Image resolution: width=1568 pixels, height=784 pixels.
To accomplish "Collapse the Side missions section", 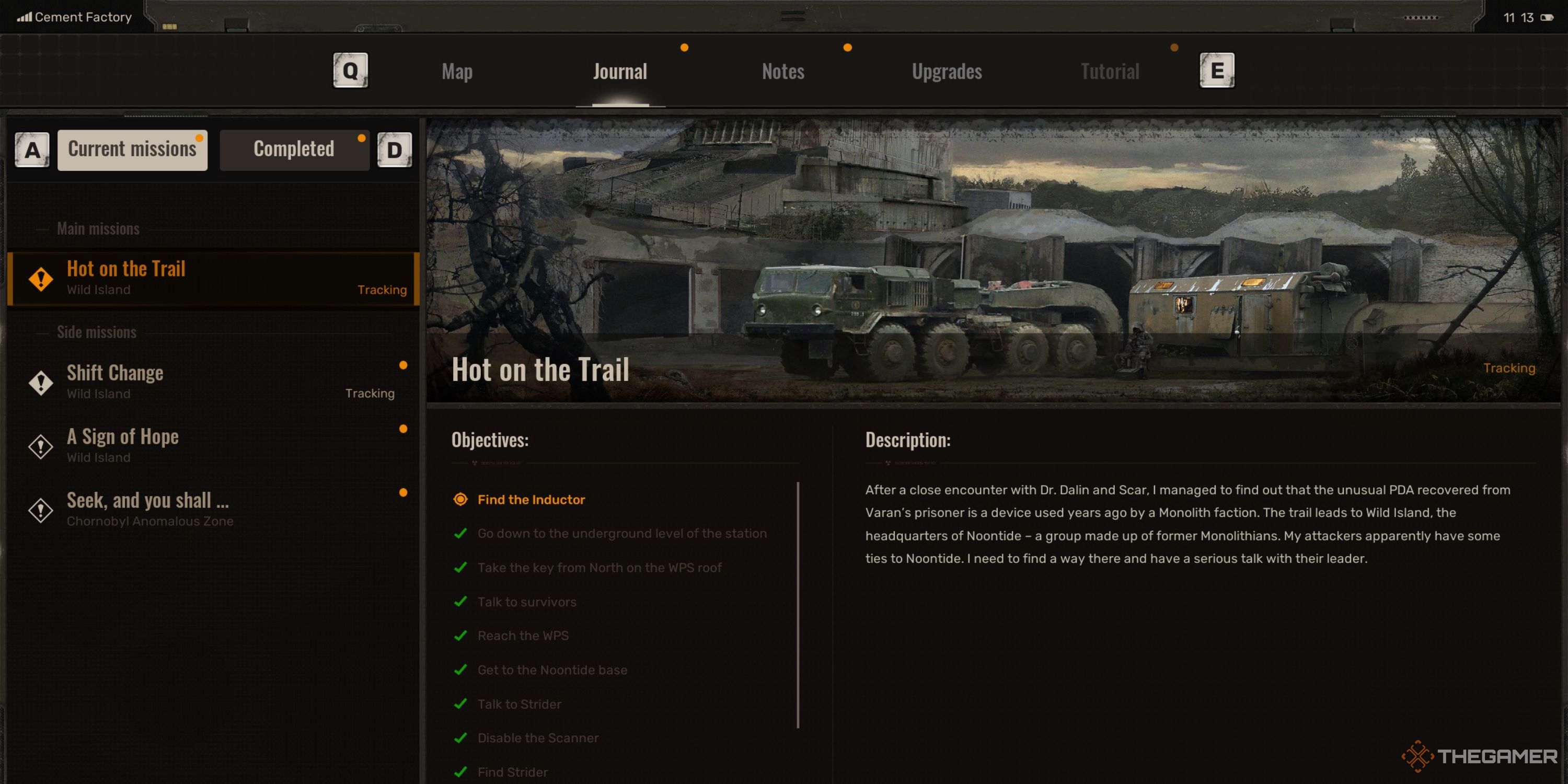I will pos(97,332).
